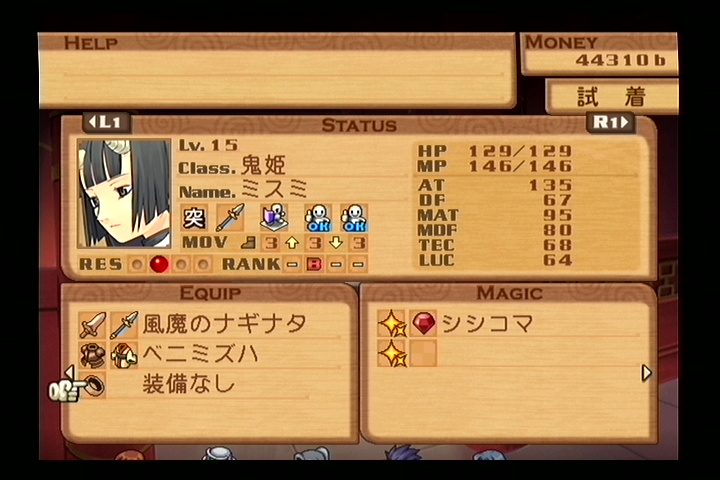The height and width of the screenshot is (480, 720).
Task: Choose the empty 装備なし accessory slot
Action: coord(189,383)
